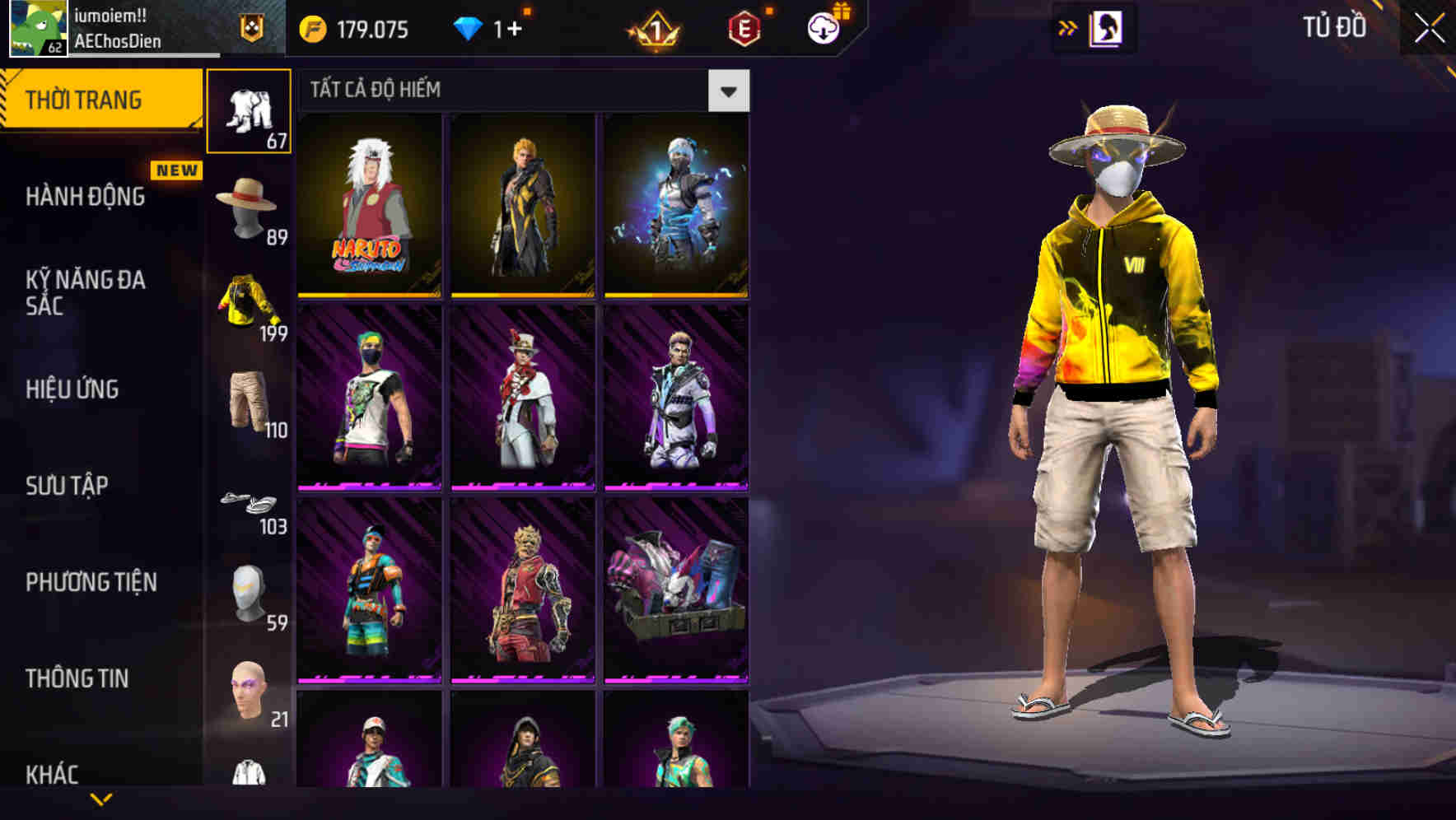Viewport: 1456px width, 820px height.
Task: Switch to the HÀNH ĐỘNG tab
Action: [86, 198]
